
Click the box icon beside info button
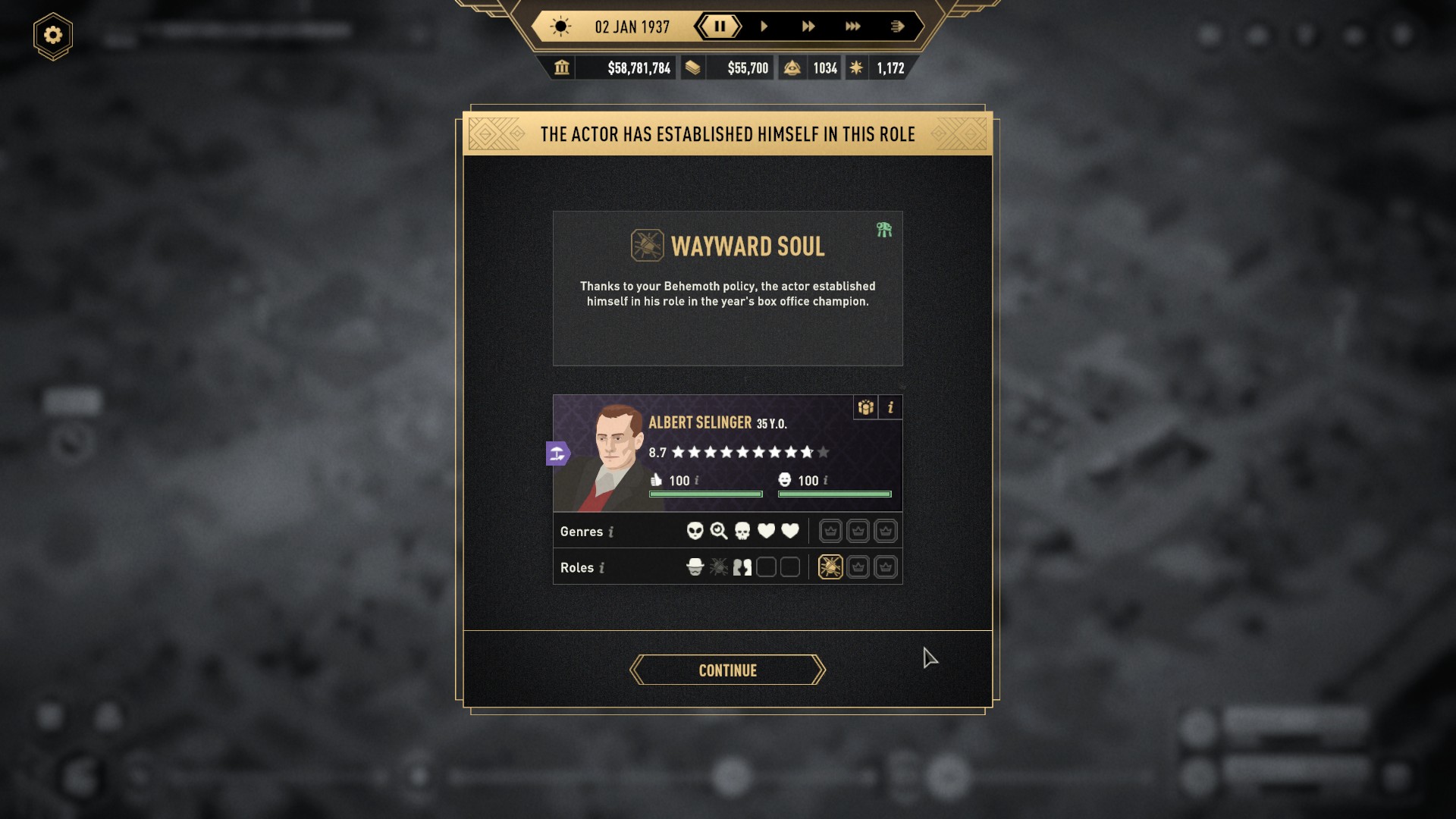click(x=865, y=408)
